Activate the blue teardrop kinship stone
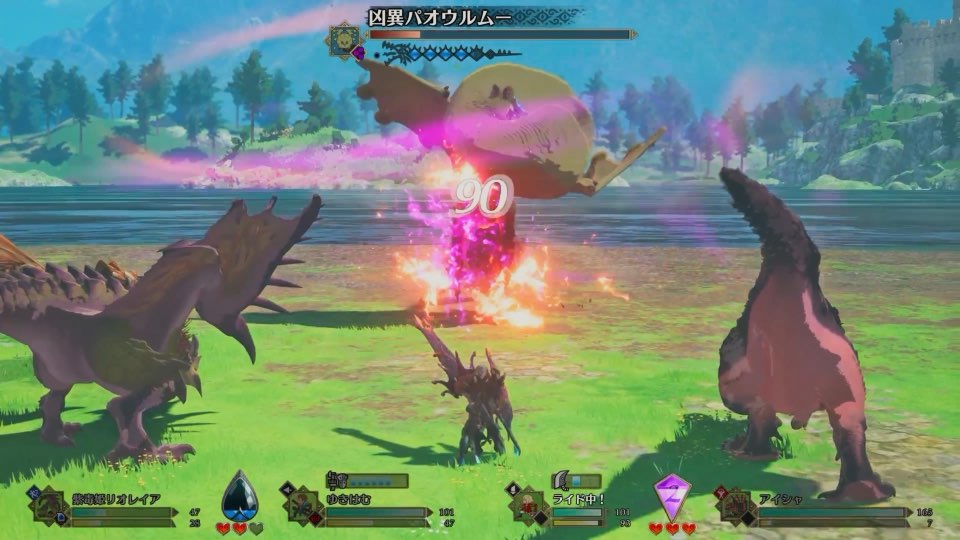This screenshot has width=960, height=540. click(x=239, y=494)
